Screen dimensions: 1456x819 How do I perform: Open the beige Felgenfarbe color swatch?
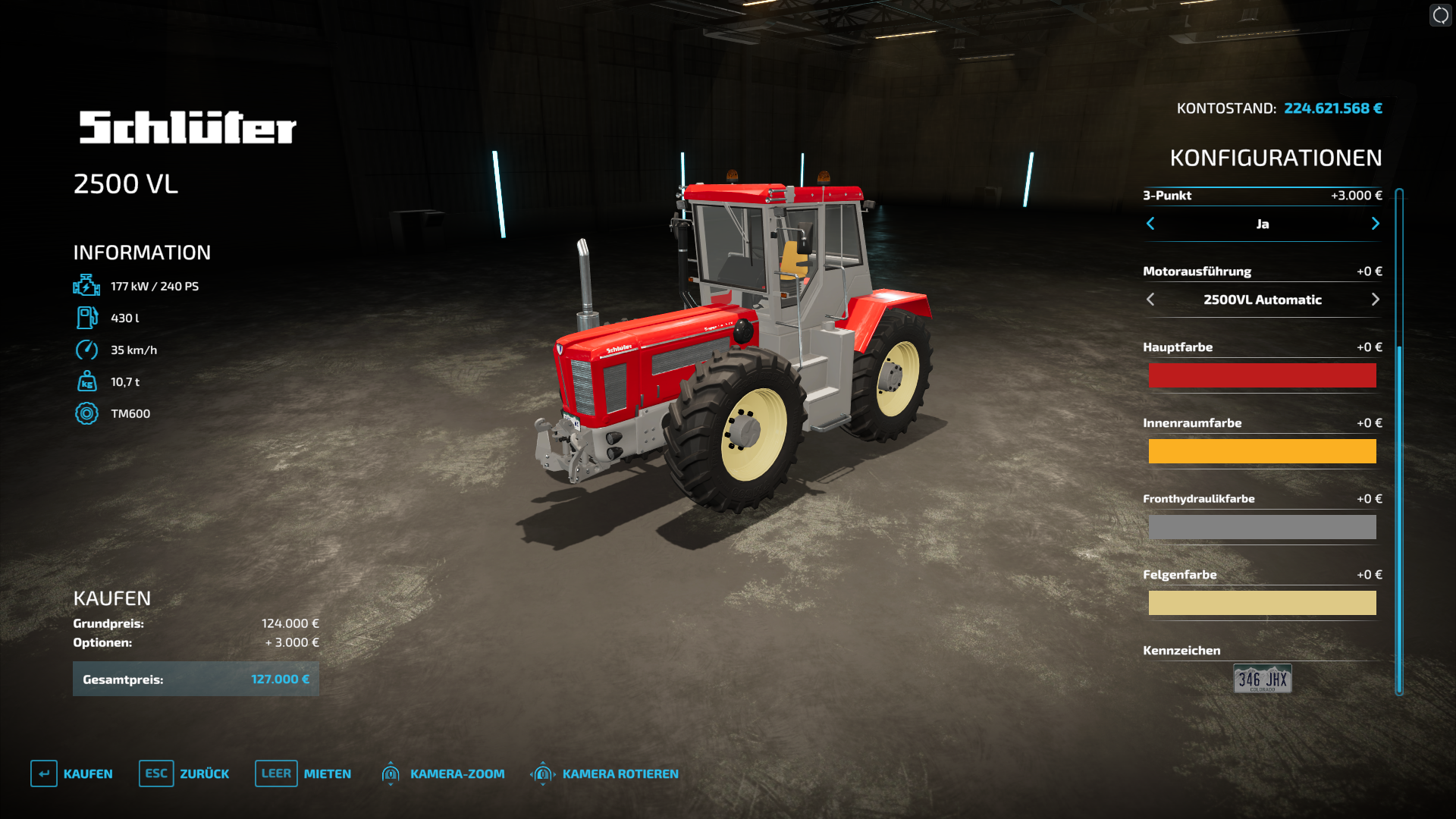(1262, 603)
